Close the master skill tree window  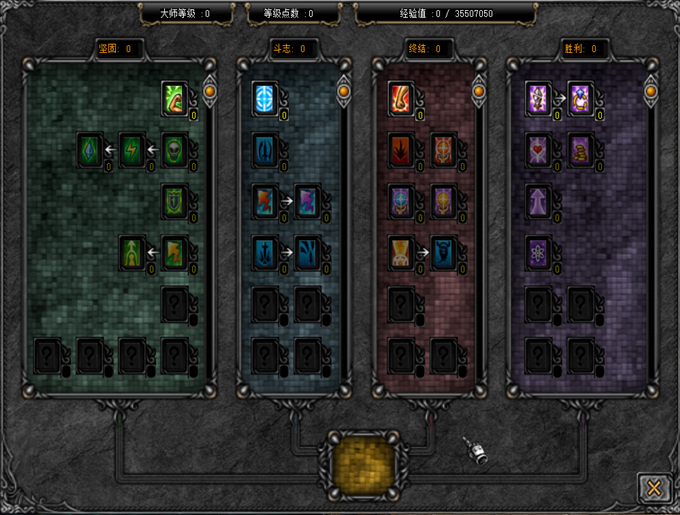pyautogui.click(x=654, y=487)
